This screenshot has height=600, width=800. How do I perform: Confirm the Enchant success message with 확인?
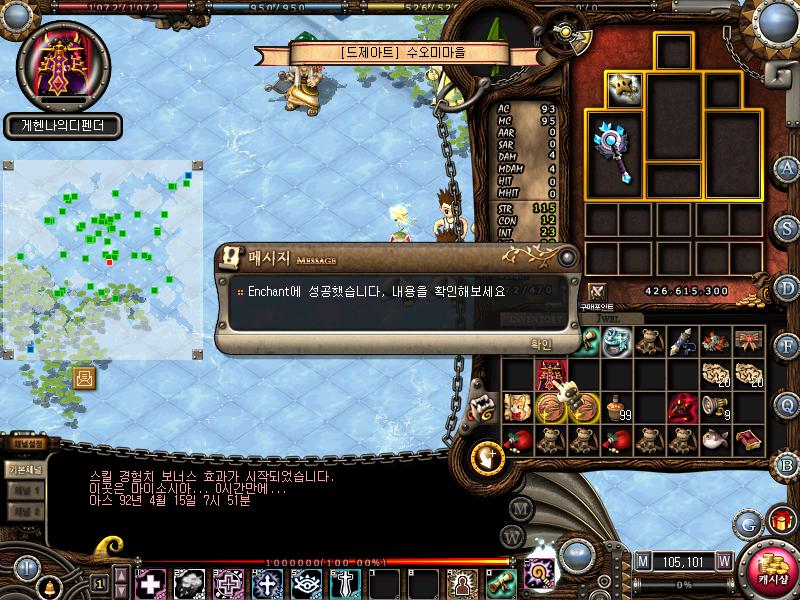[x=540, y=343]
